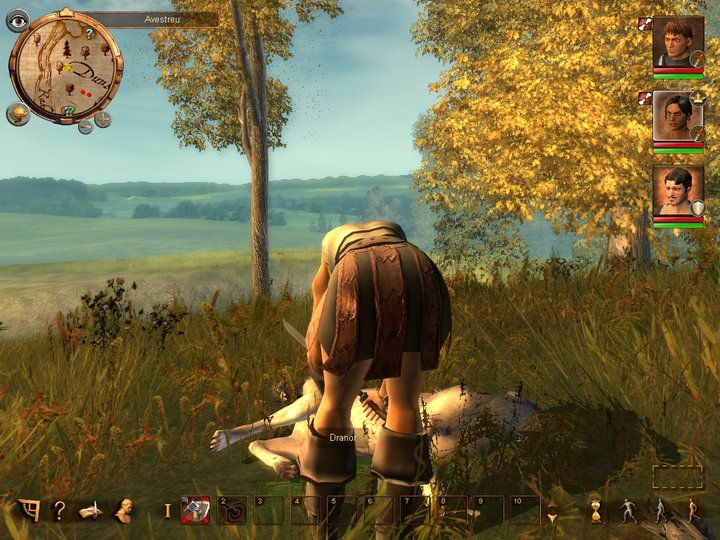The height and width of the screenshot is (540, 720).
Task: Zoom in the minimap with plus button
Action: point(102,119)
